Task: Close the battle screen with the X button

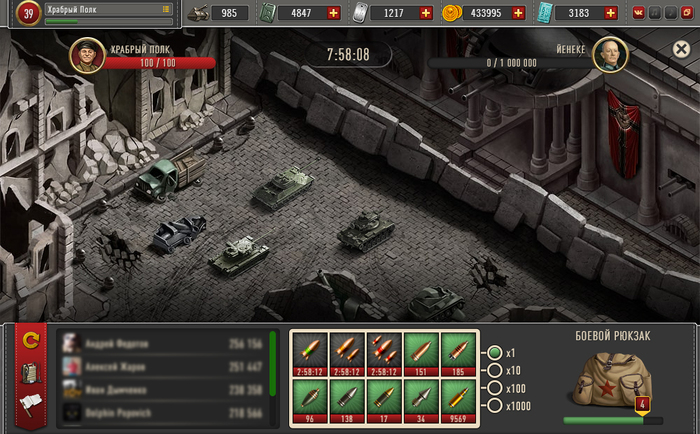Action: tap(680, 49)
